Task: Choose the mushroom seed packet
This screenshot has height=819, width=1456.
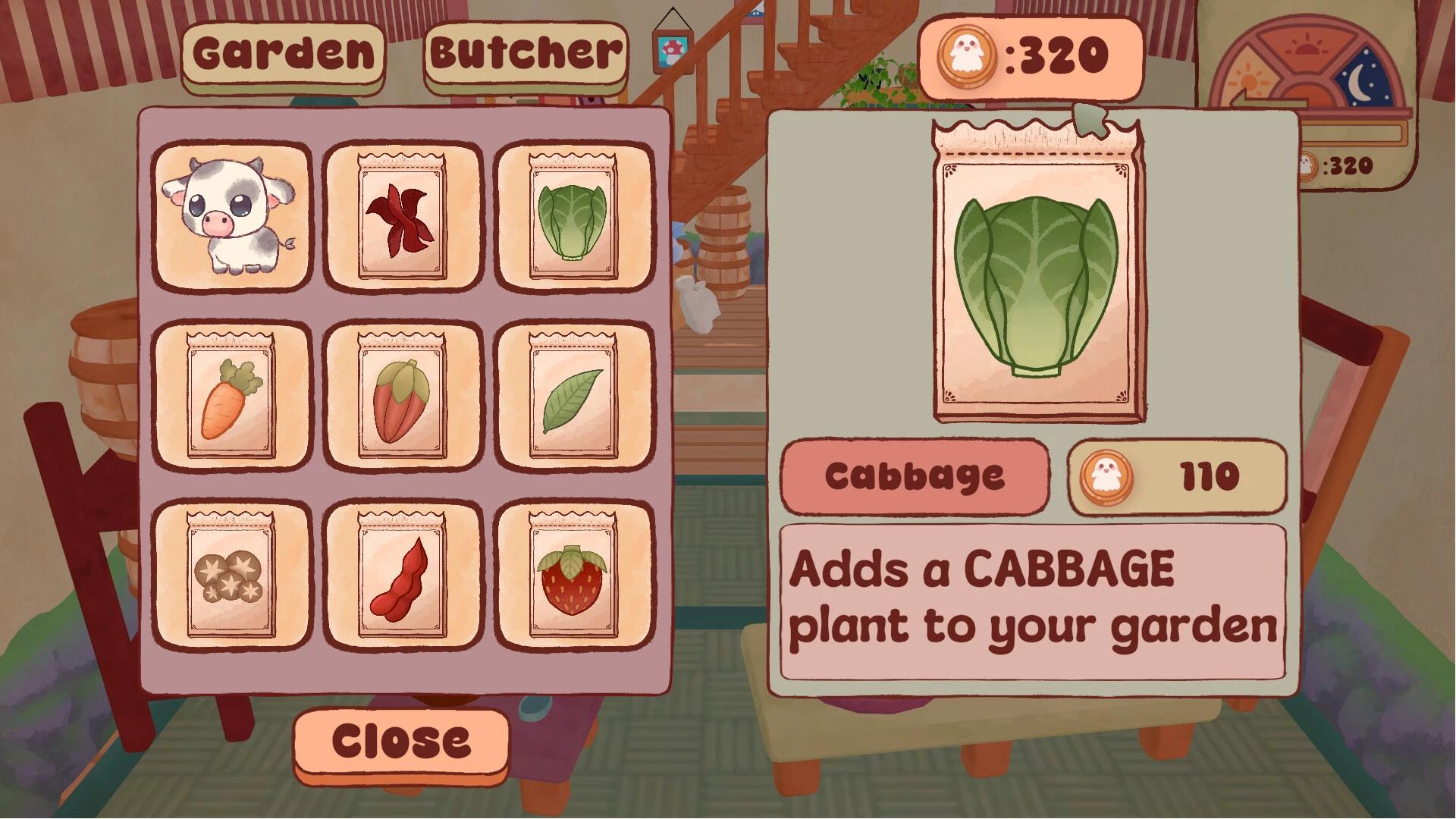Action: pyautogui.click(x=231, y=580)
